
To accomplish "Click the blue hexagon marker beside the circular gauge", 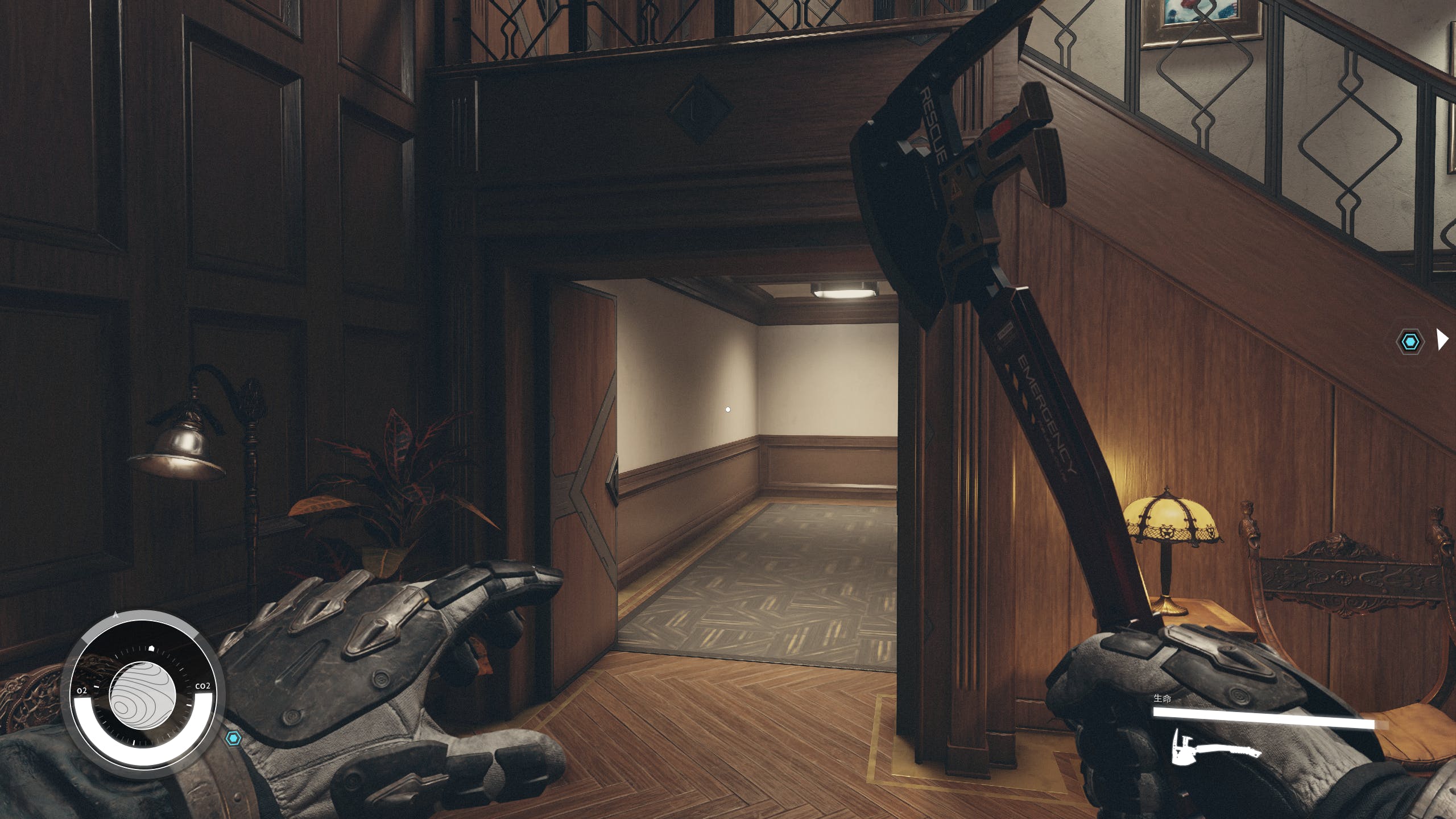I will coord(233,738).
